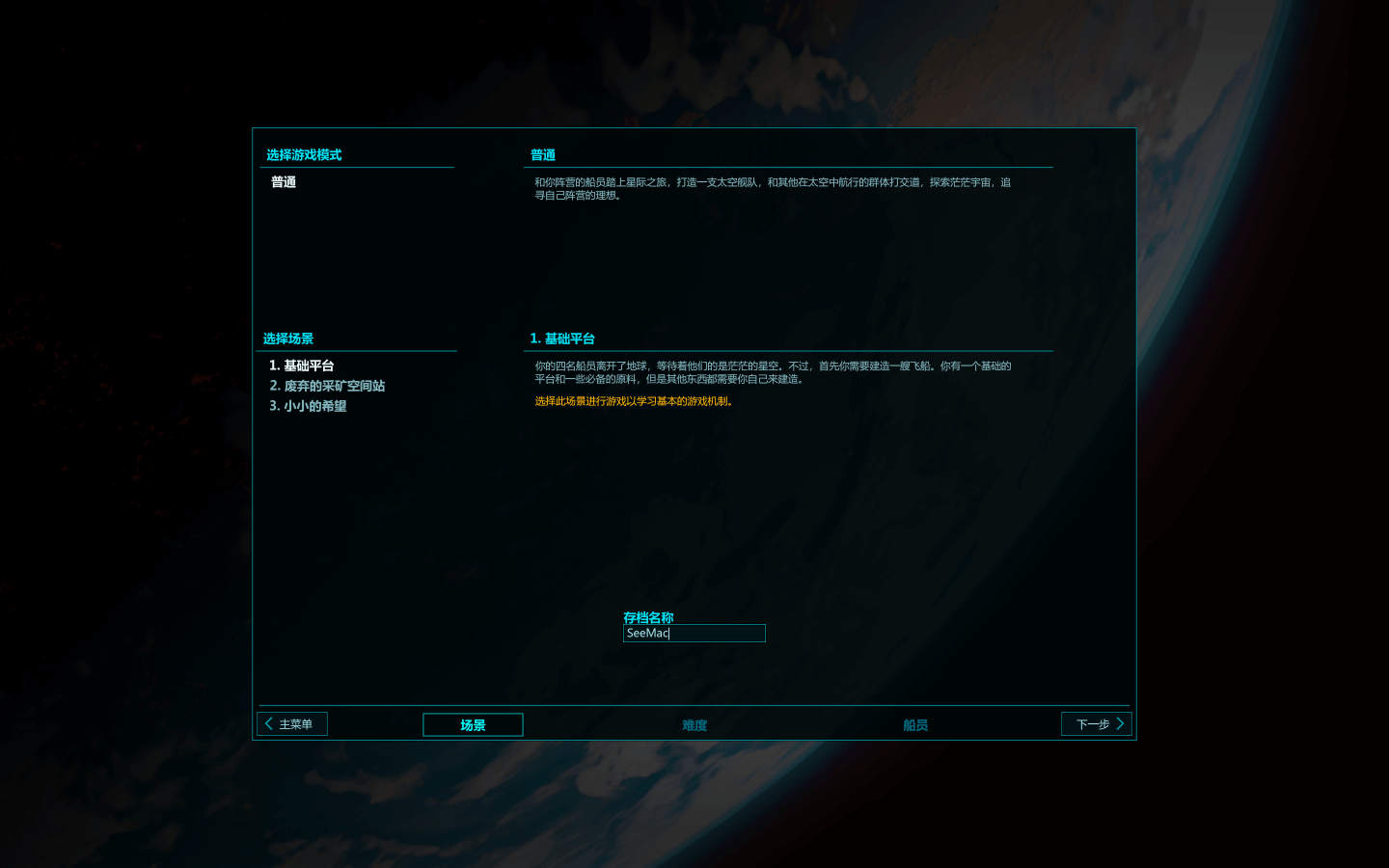Click the 1. 基础平台 description header
Screen dimensions: 1389x868
[563, 339]
